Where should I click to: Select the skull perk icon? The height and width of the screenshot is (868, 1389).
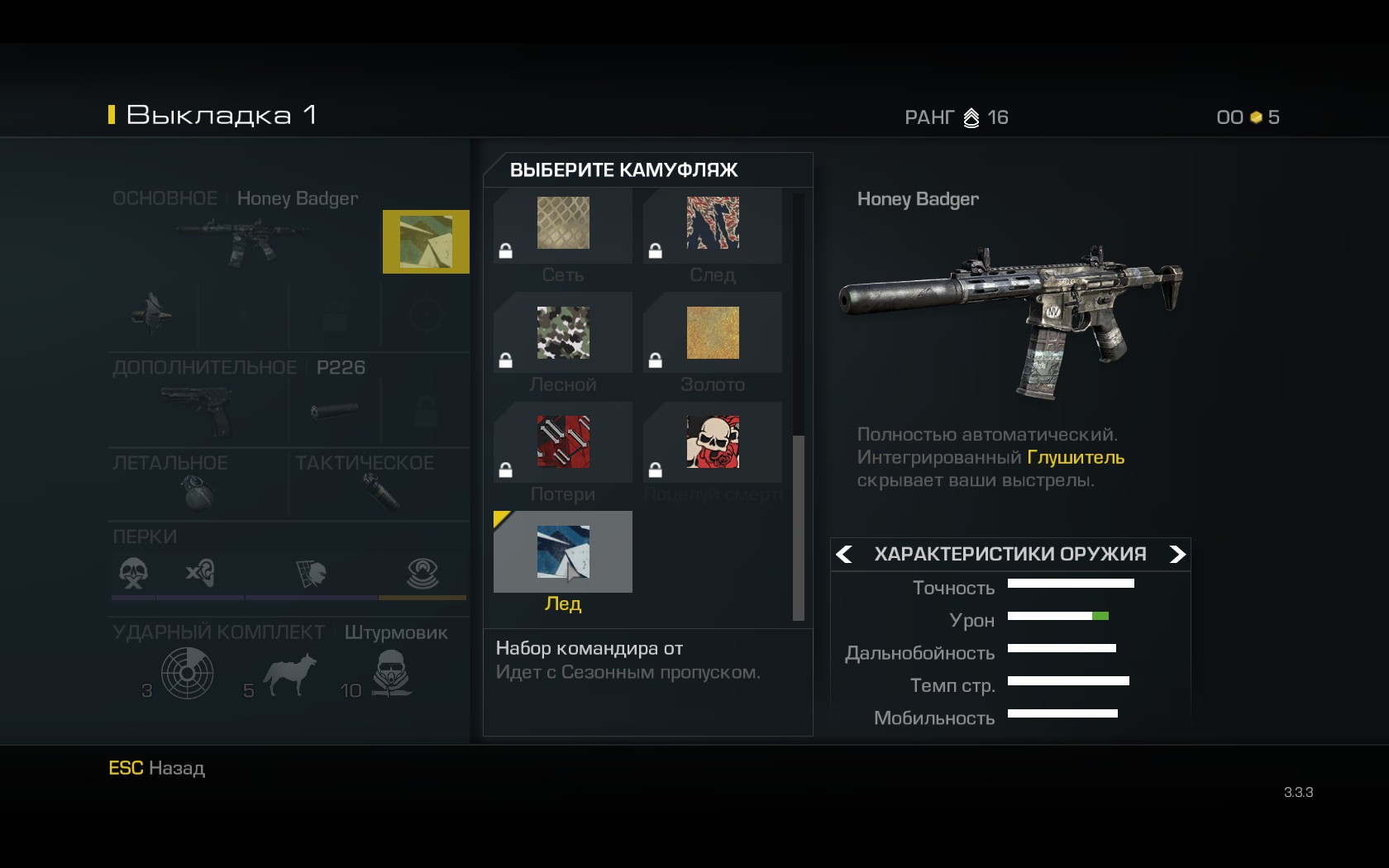(134, 572)
